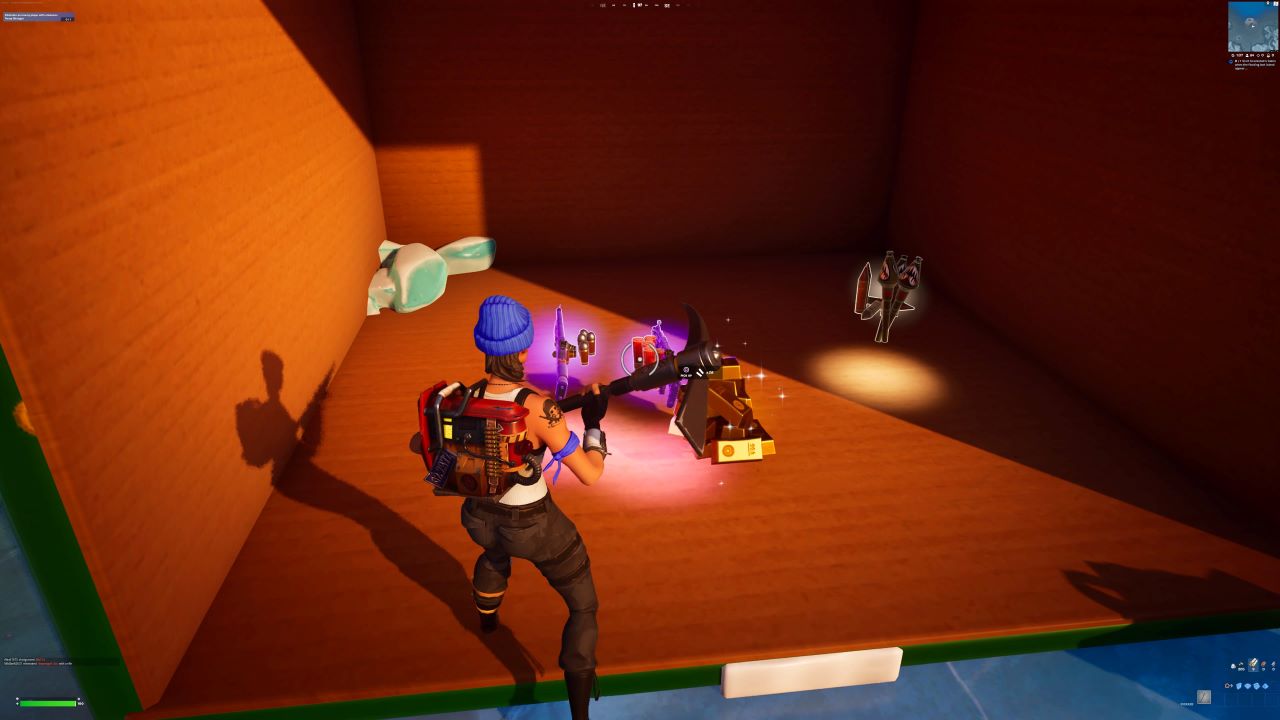Click the ping indicator beneath the minimap
1280x720 pixels.
click(x=1273, y=55)
